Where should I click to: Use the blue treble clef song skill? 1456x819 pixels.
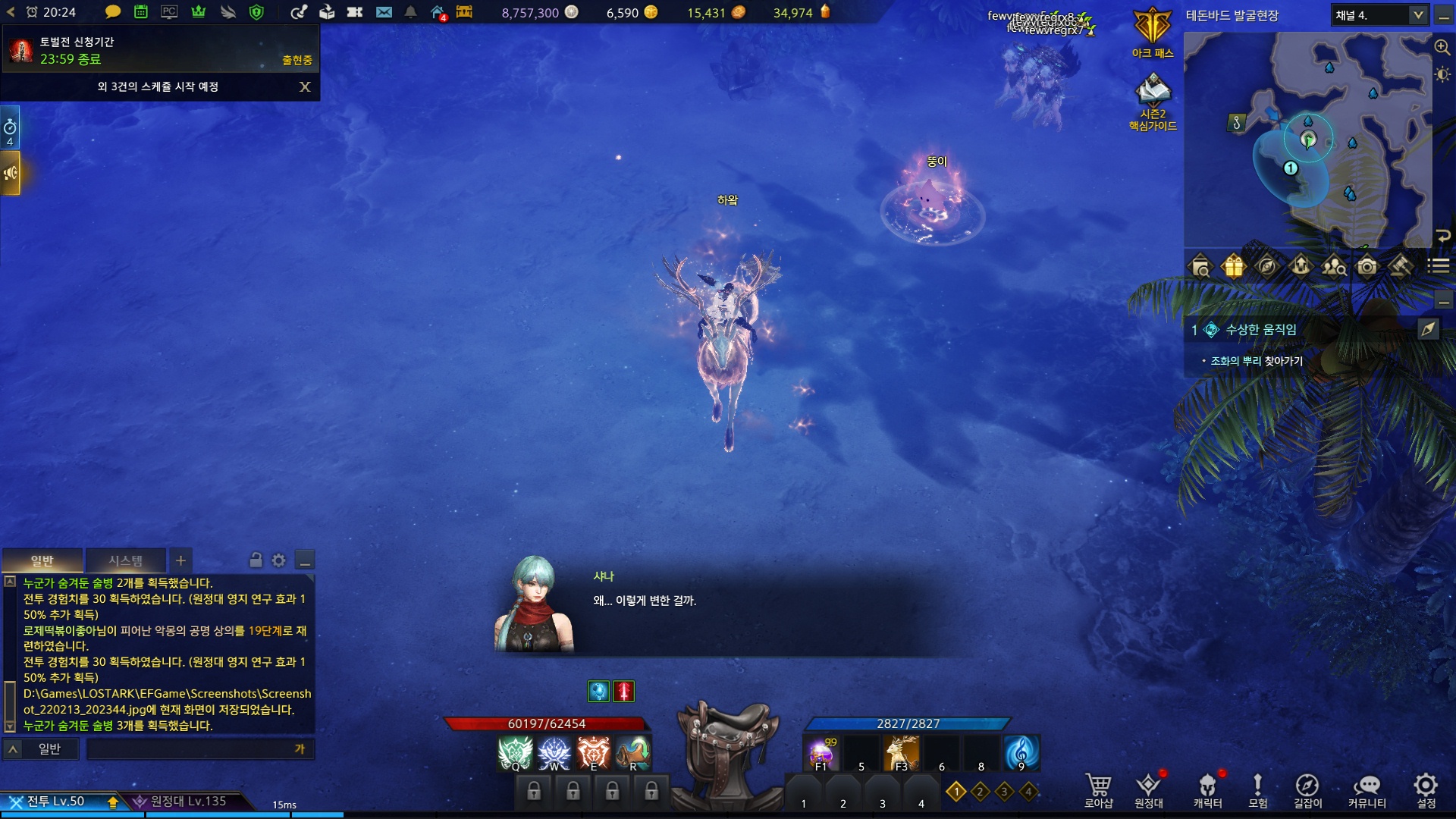click(1021, 752)
